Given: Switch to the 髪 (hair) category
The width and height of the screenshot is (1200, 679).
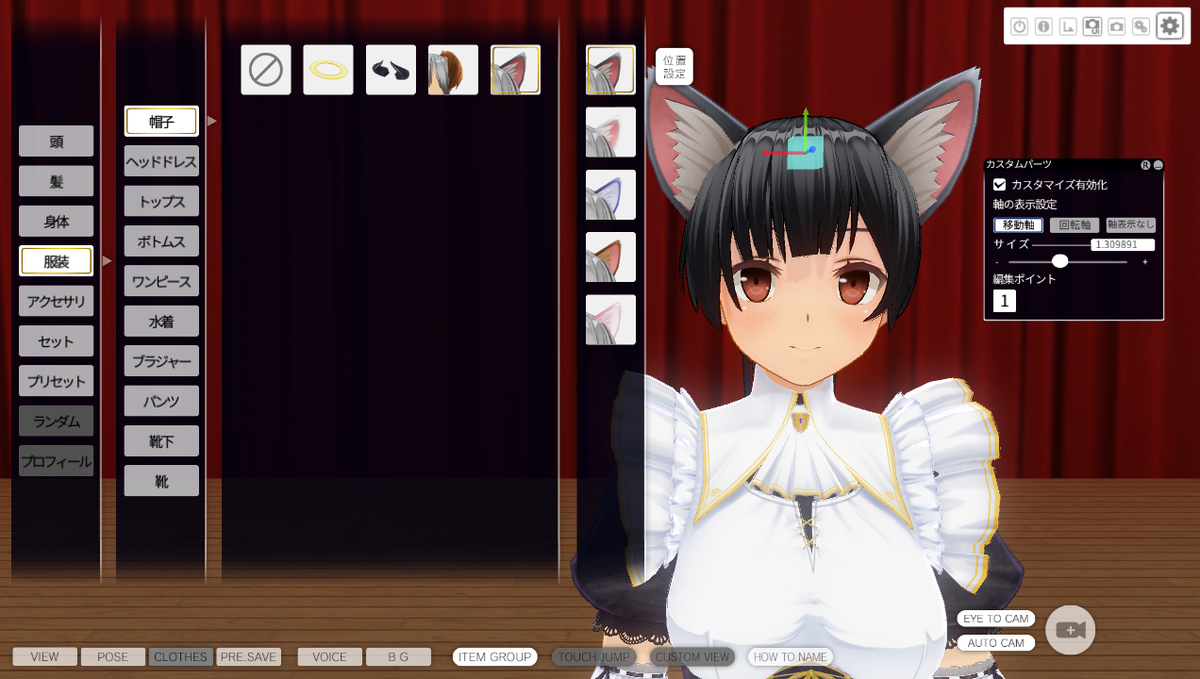Looking at the screenshot, I should coord(56,181).
